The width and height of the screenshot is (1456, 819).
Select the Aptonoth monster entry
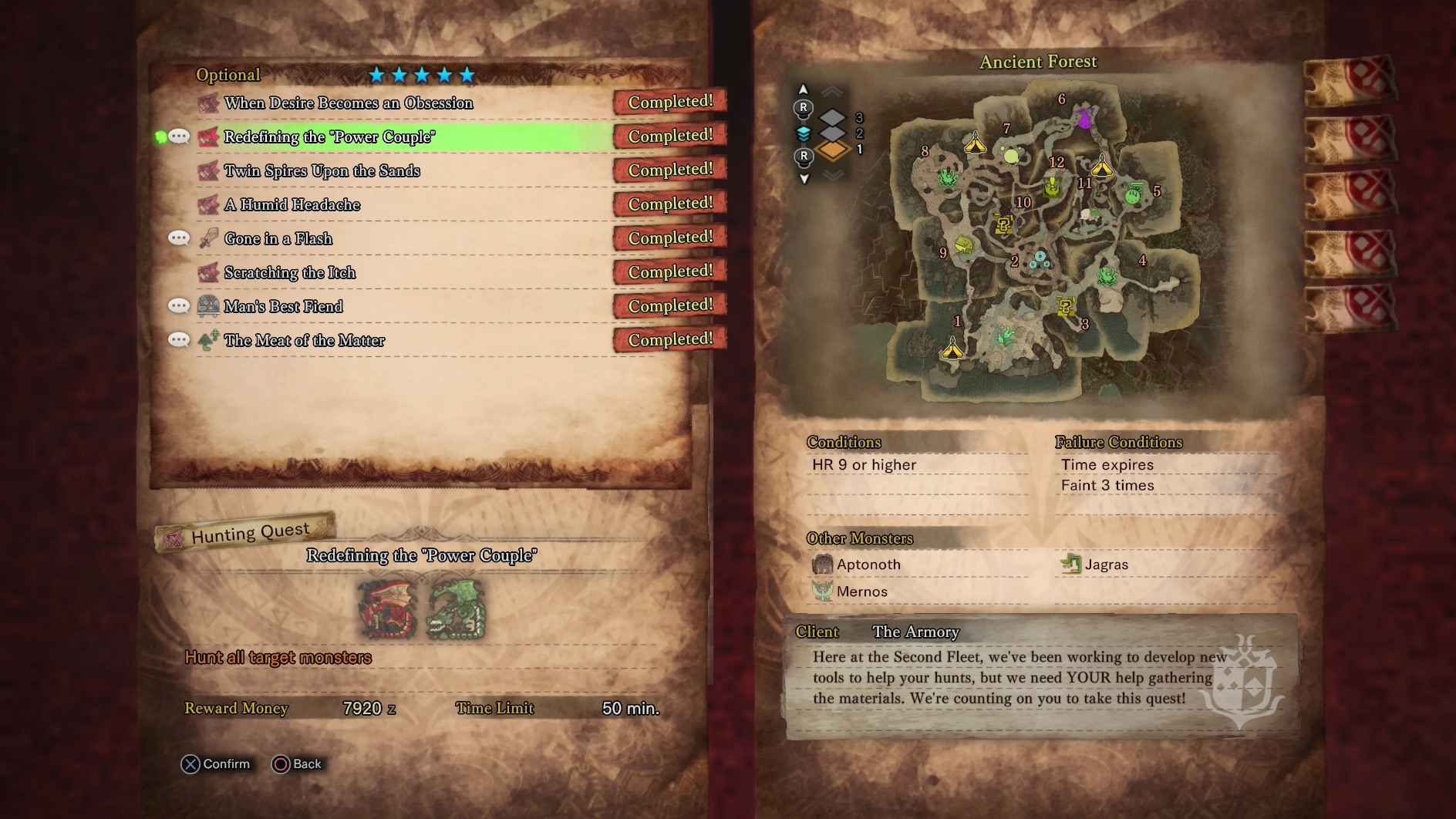tap(868, 565)
